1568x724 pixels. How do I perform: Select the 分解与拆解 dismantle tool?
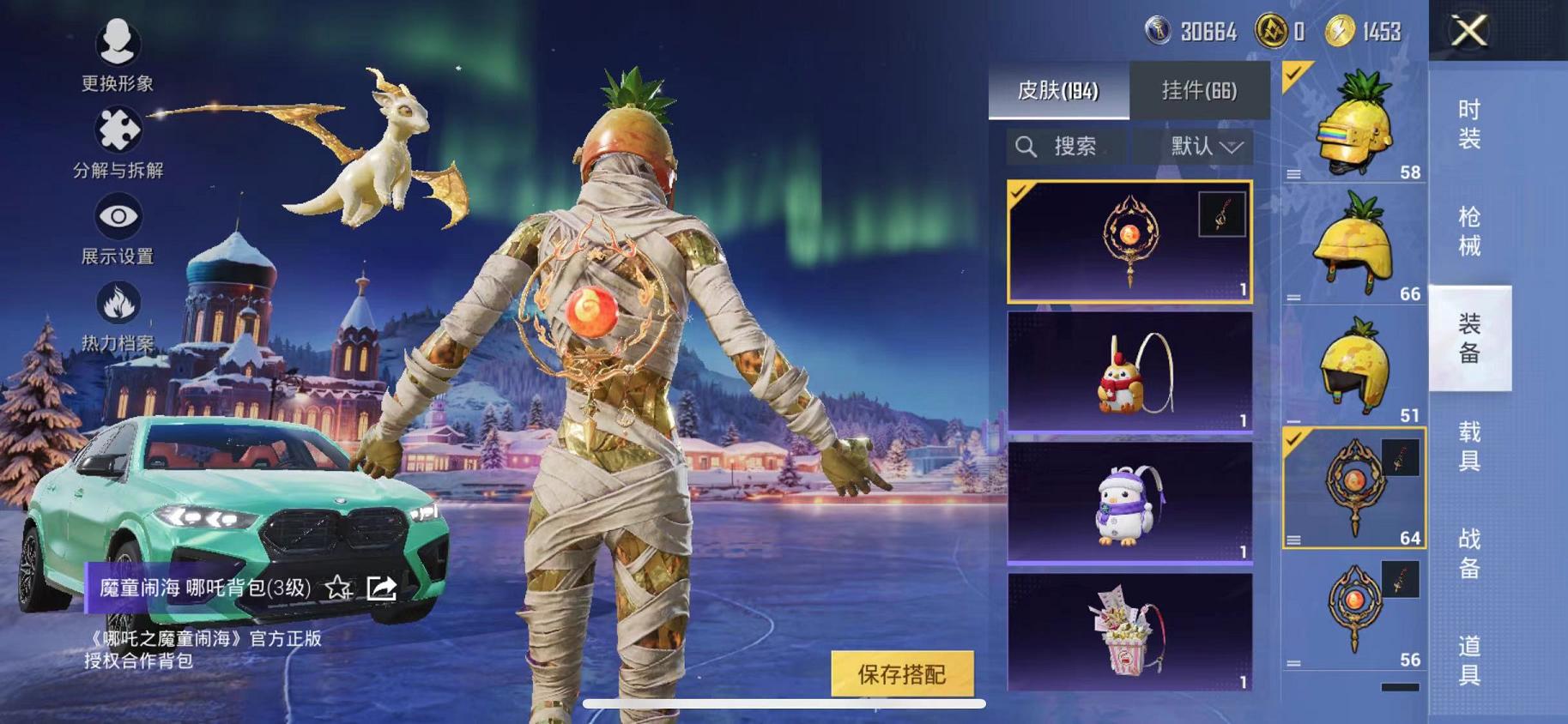pyautogui.click(x=118, y=129)
